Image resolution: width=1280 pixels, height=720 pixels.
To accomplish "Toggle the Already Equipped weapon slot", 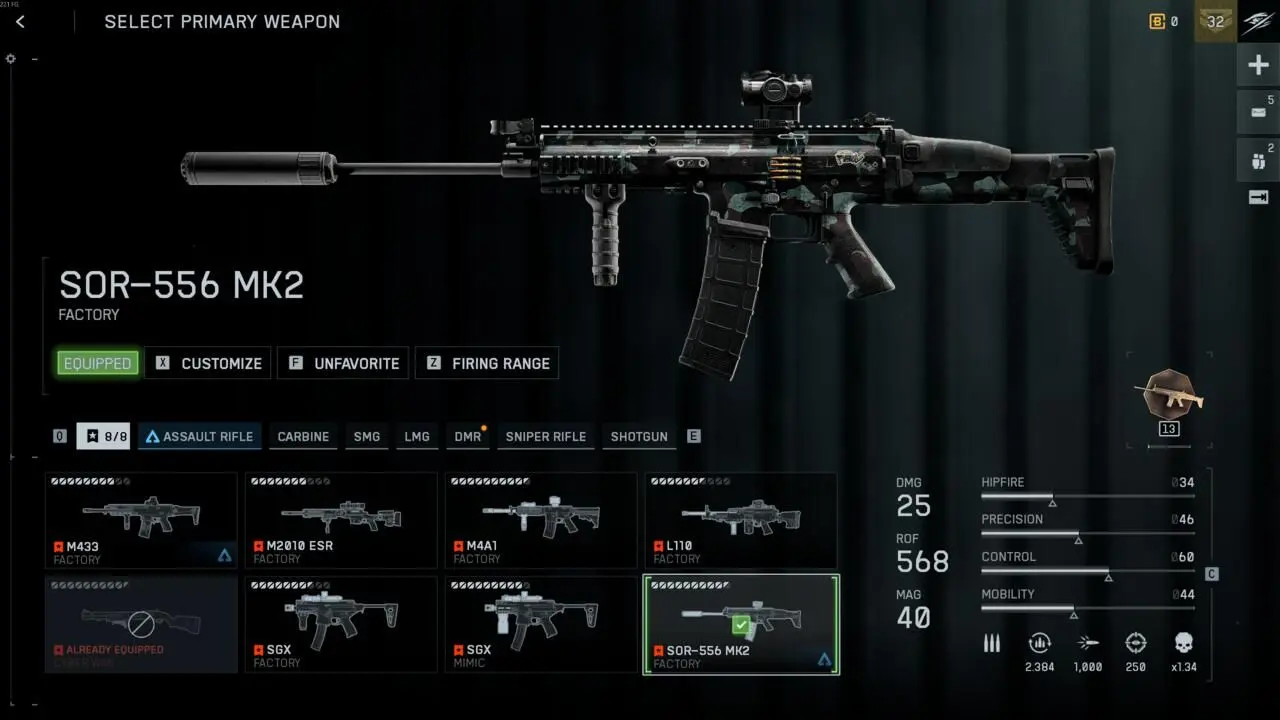I will coord(140,624).
